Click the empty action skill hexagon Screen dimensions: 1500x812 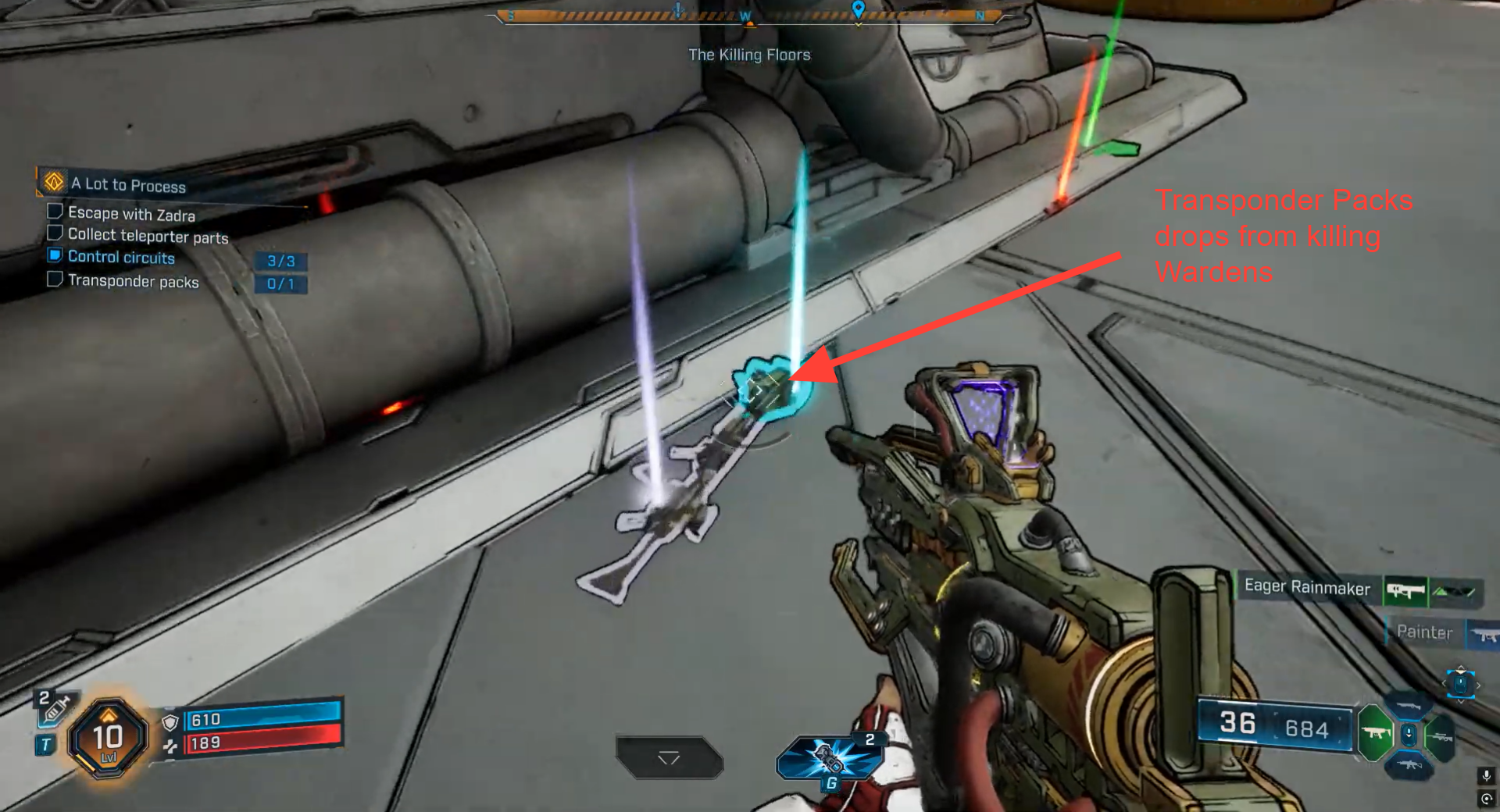click(x=670, y=757)
